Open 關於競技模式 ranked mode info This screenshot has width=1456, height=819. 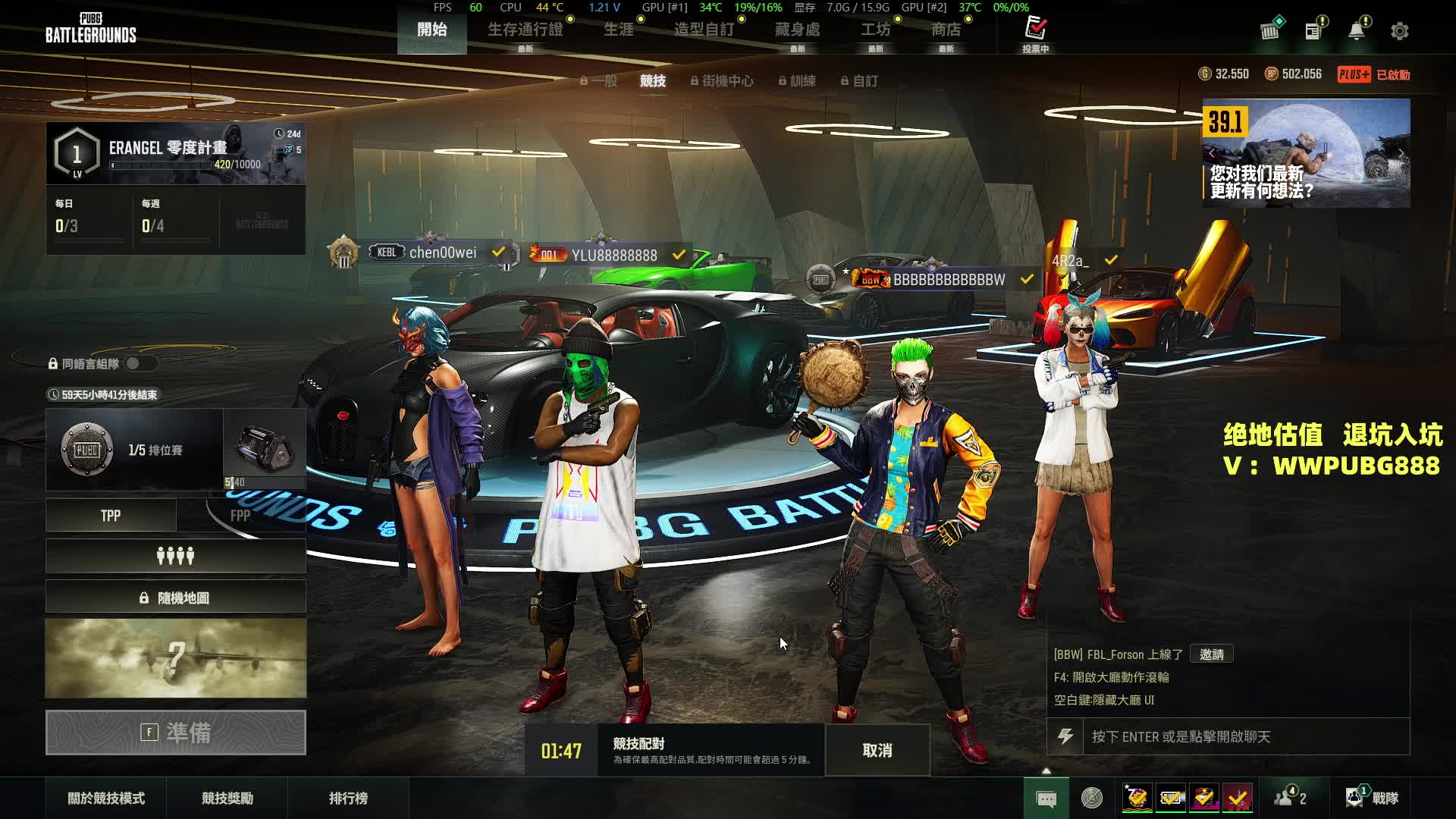[x=106, y=798]
